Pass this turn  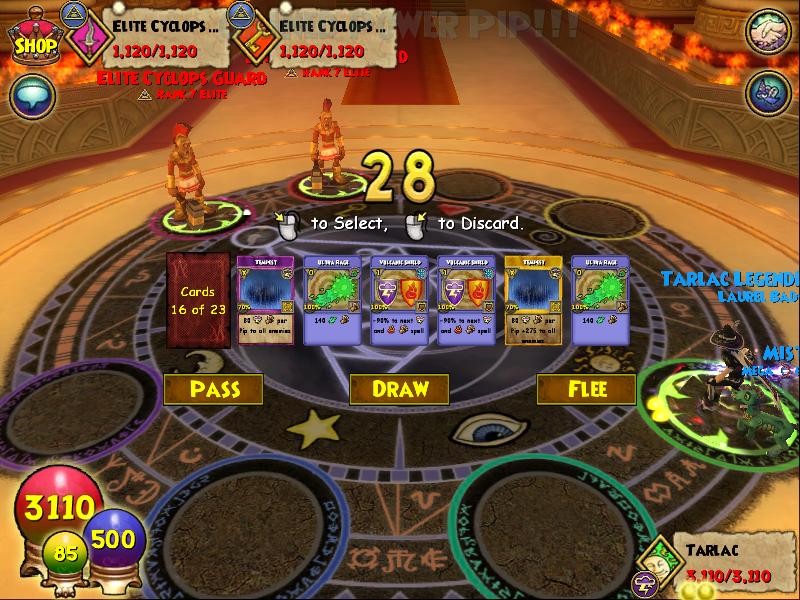coord(213,389)
